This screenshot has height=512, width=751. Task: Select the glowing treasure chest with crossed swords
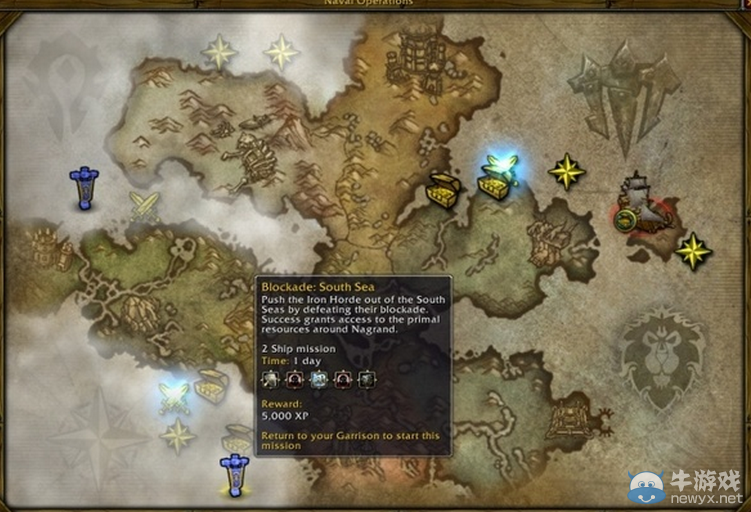(x=497, y=177)
